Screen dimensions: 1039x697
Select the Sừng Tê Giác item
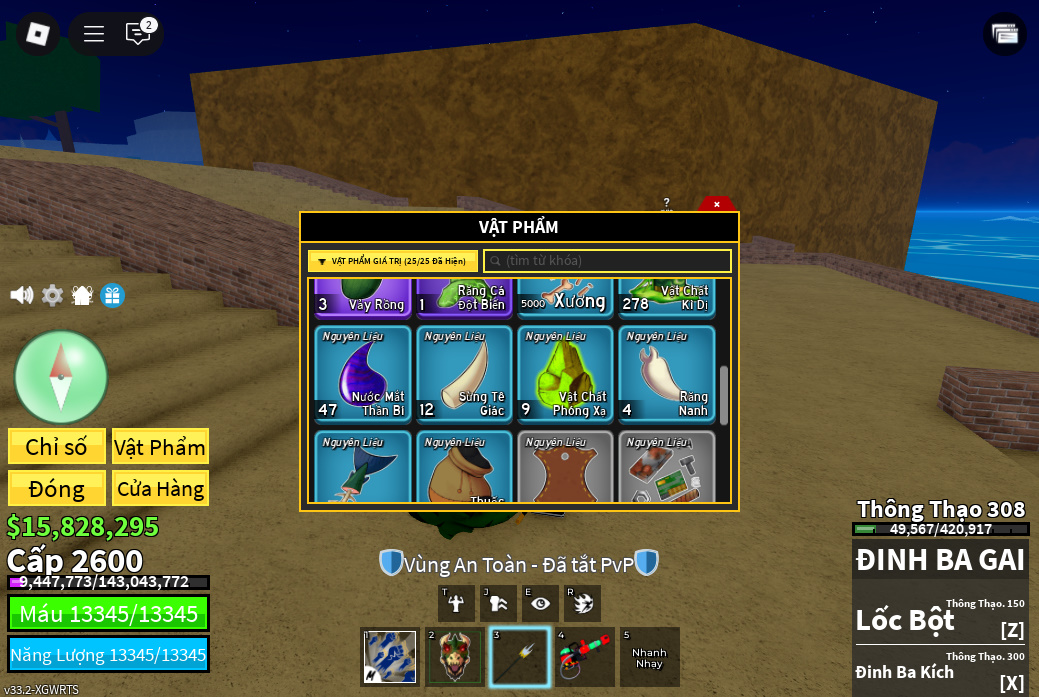click(x=464, y=374)
